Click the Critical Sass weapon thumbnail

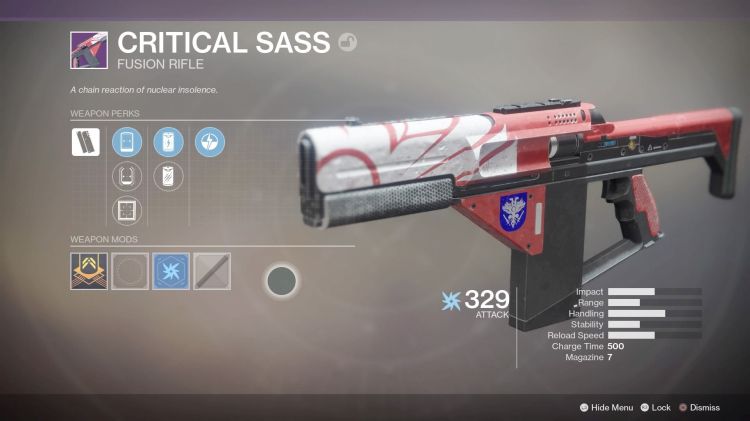(88, 49)
